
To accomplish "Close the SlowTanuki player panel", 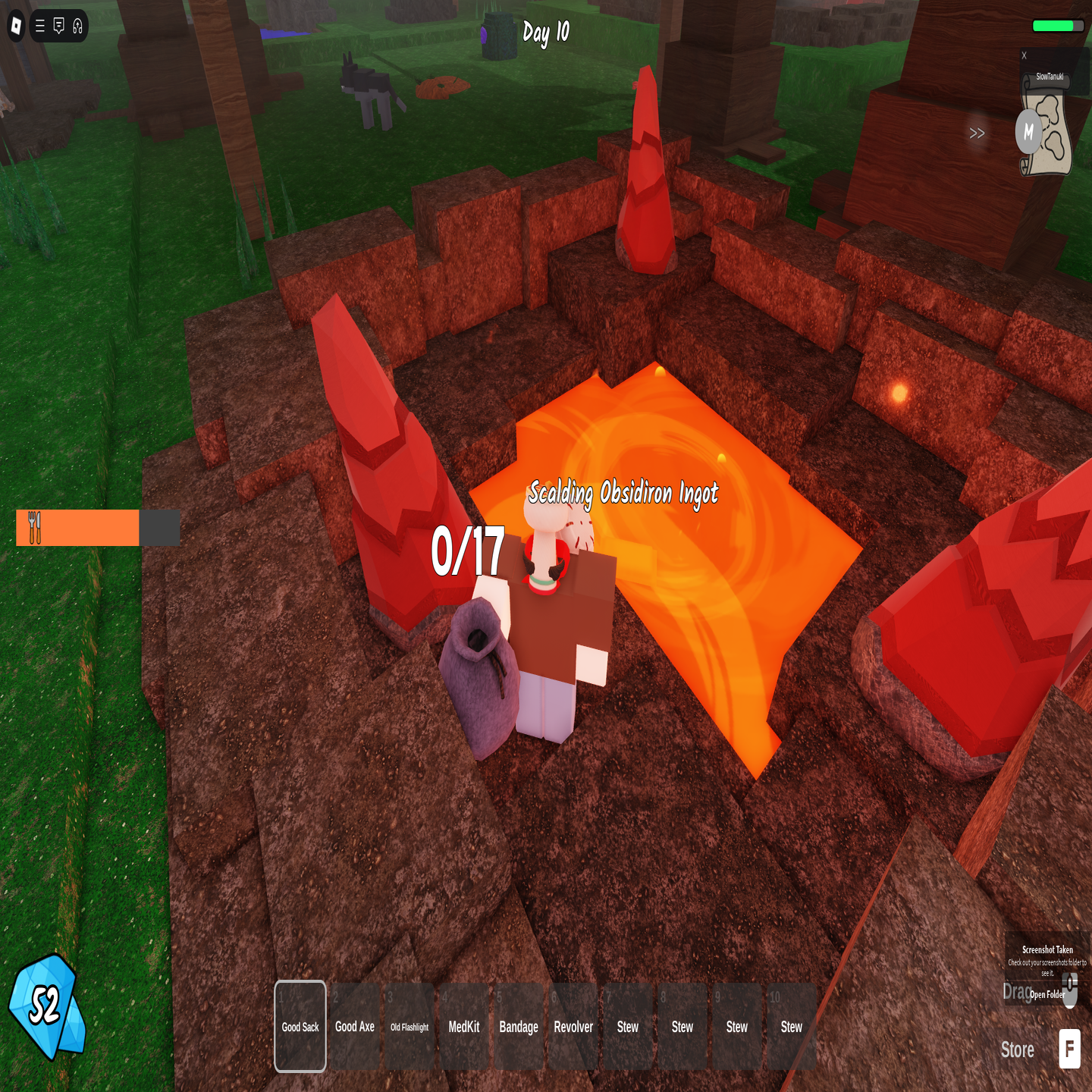I will (1024, 55).
